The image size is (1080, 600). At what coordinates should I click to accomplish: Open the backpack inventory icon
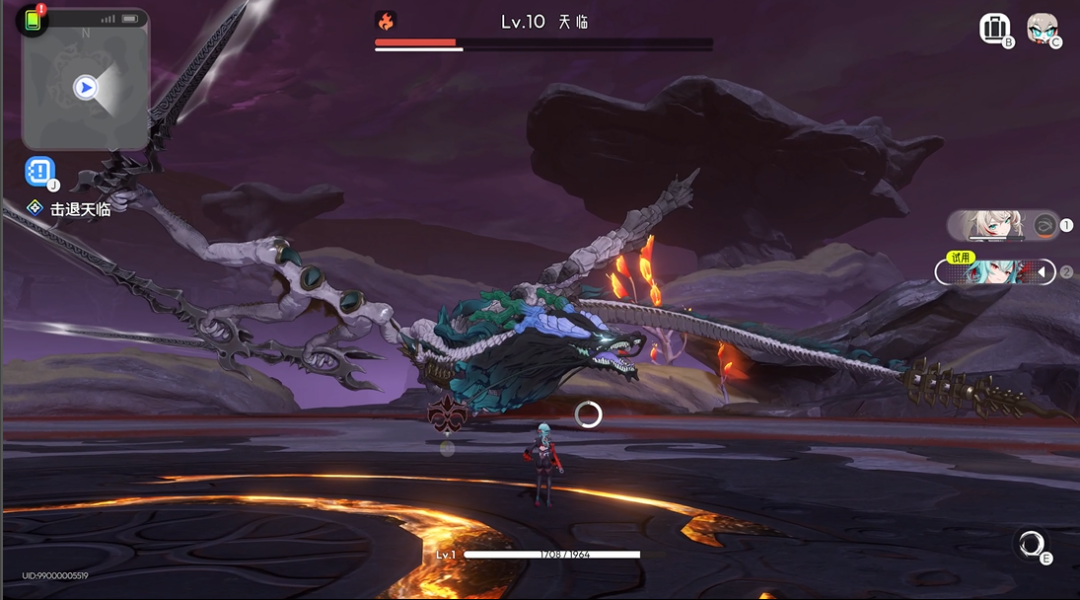point(994,28)
